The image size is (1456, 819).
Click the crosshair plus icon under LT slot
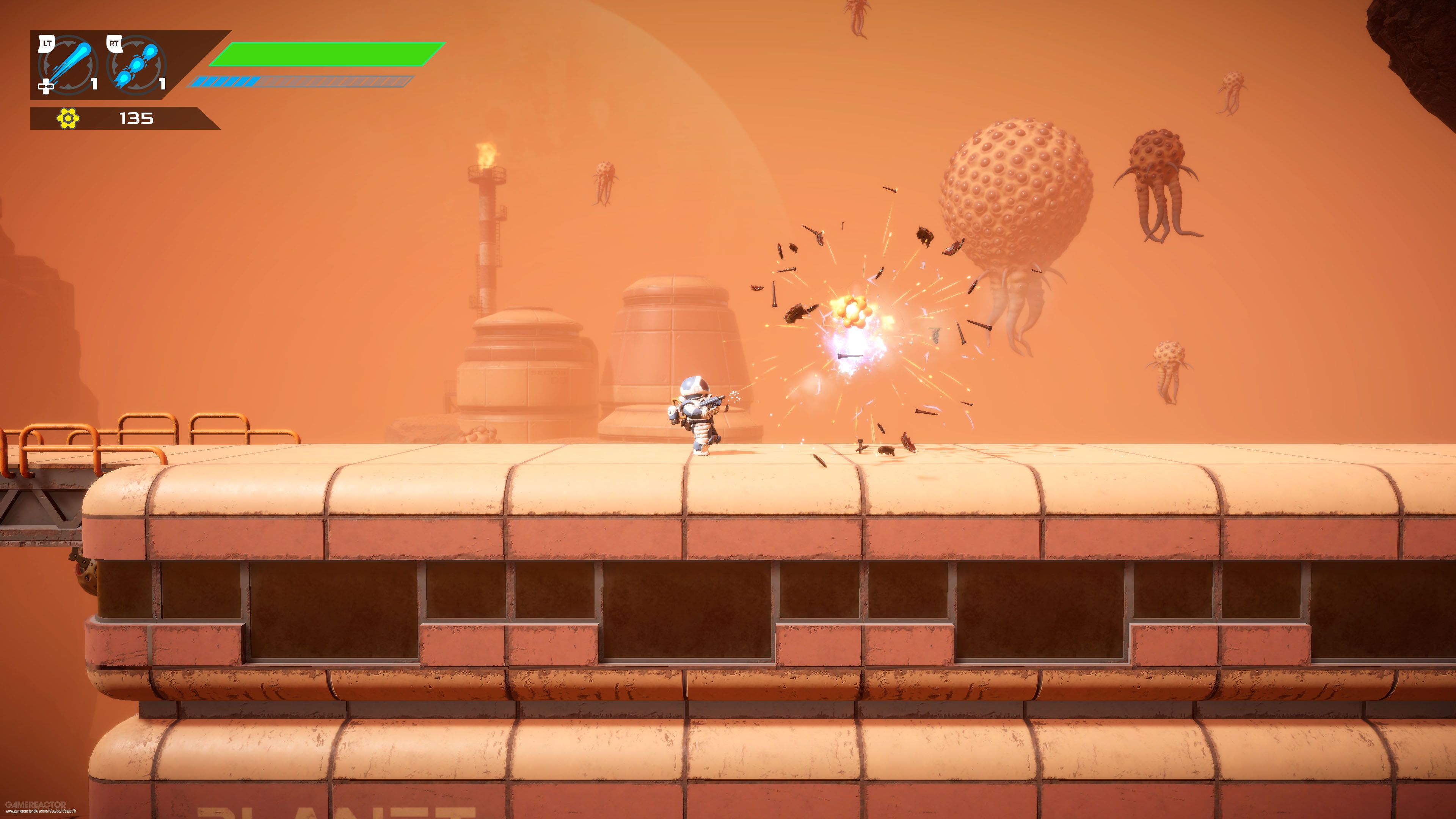coord(45,88)
